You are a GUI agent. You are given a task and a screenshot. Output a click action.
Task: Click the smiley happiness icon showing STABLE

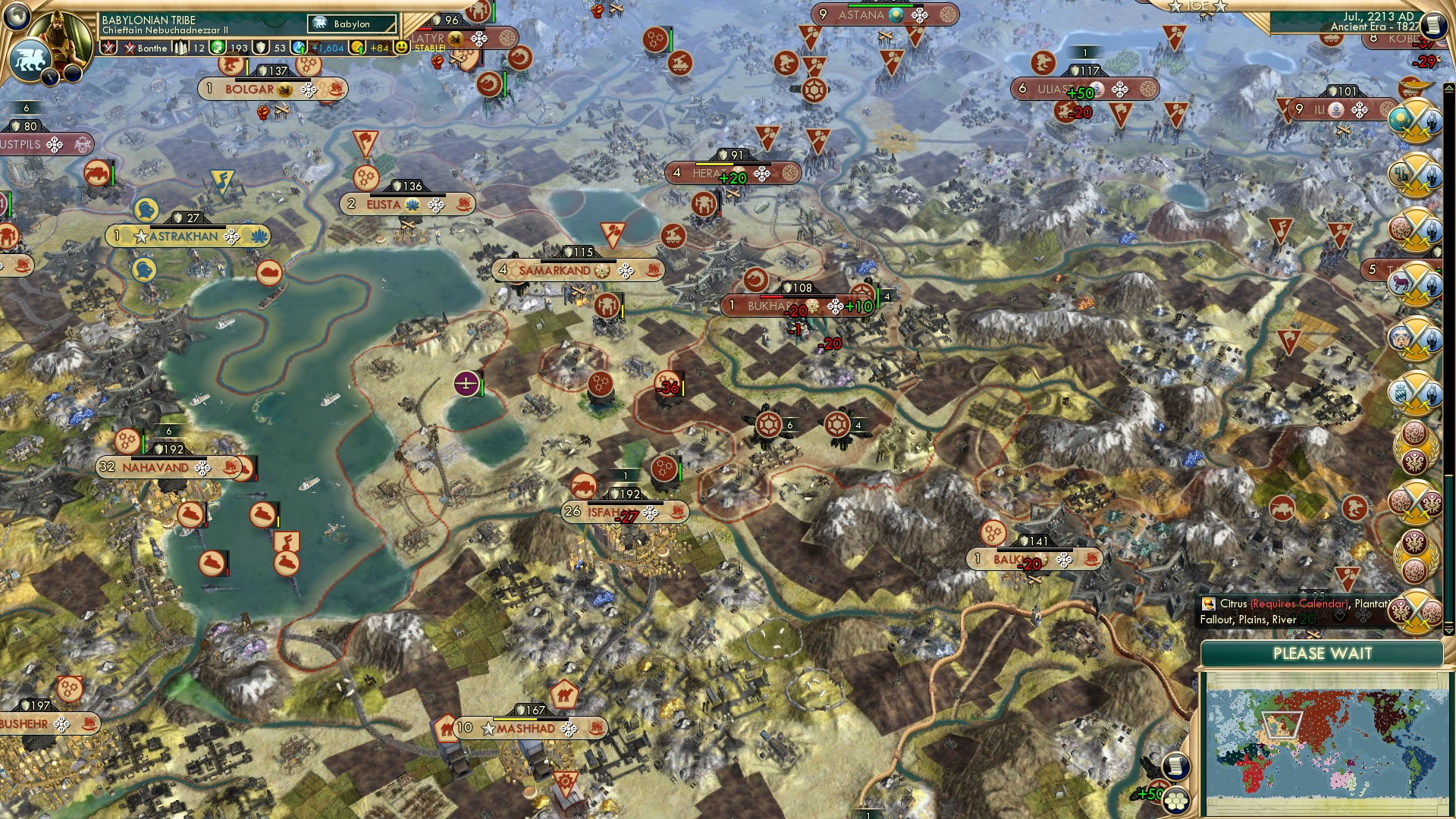[x=402, y=48]
